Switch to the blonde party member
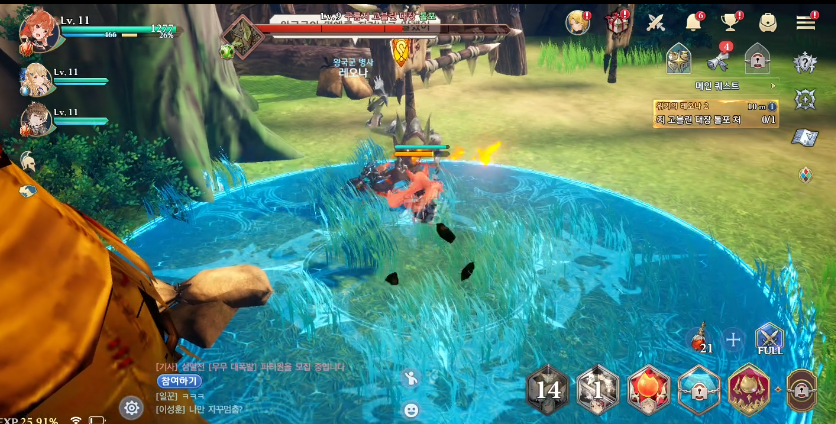The height and width of the screenshot is (424, 836). [36, 80]
